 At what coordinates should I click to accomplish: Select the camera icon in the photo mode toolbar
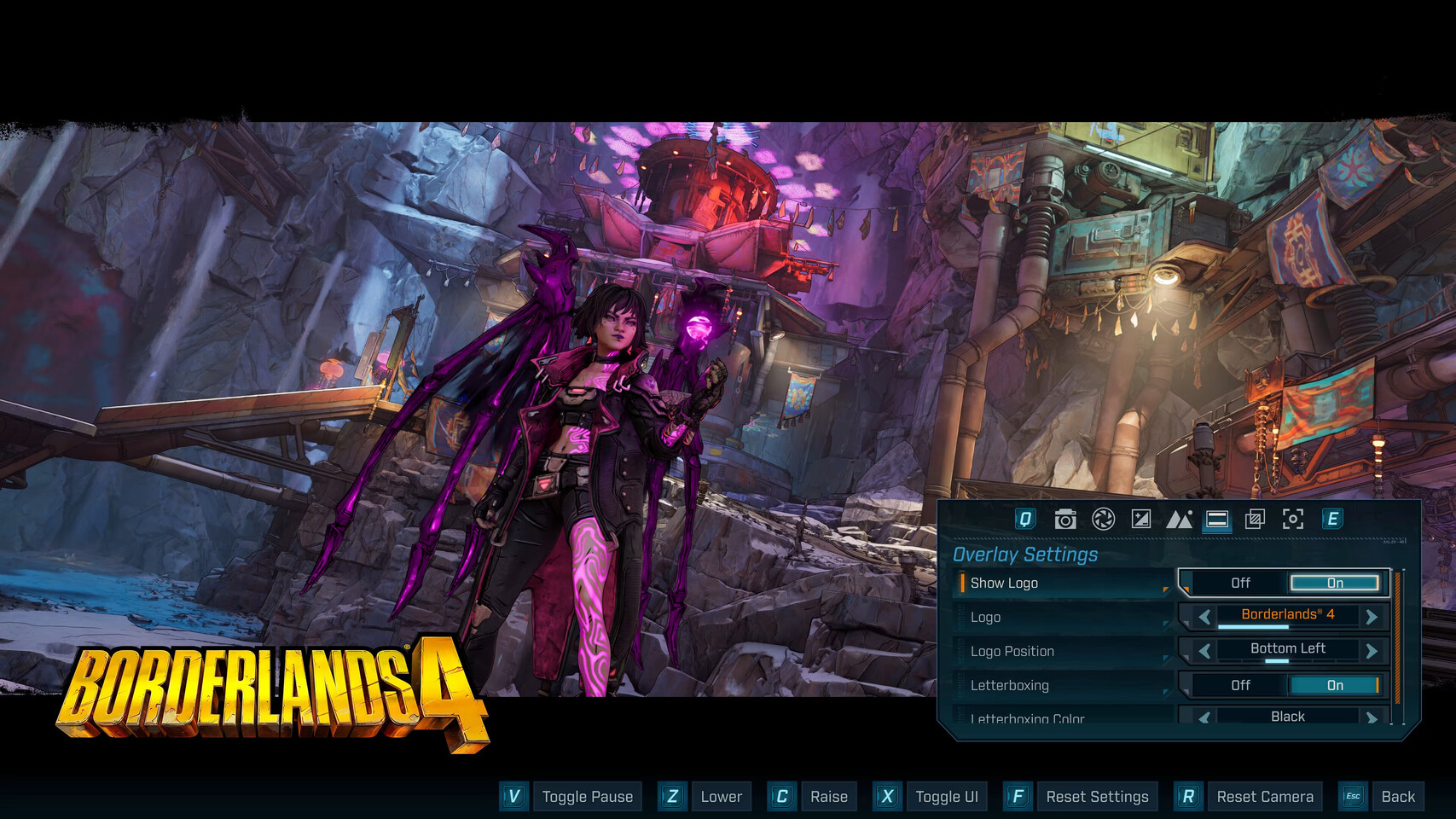1064,519
